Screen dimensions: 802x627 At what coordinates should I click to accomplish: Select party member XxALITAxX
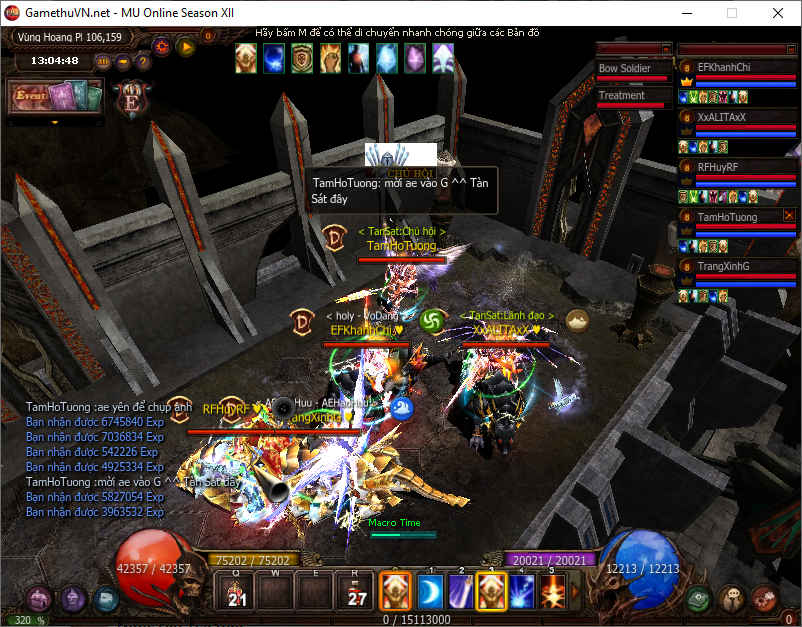728,117
